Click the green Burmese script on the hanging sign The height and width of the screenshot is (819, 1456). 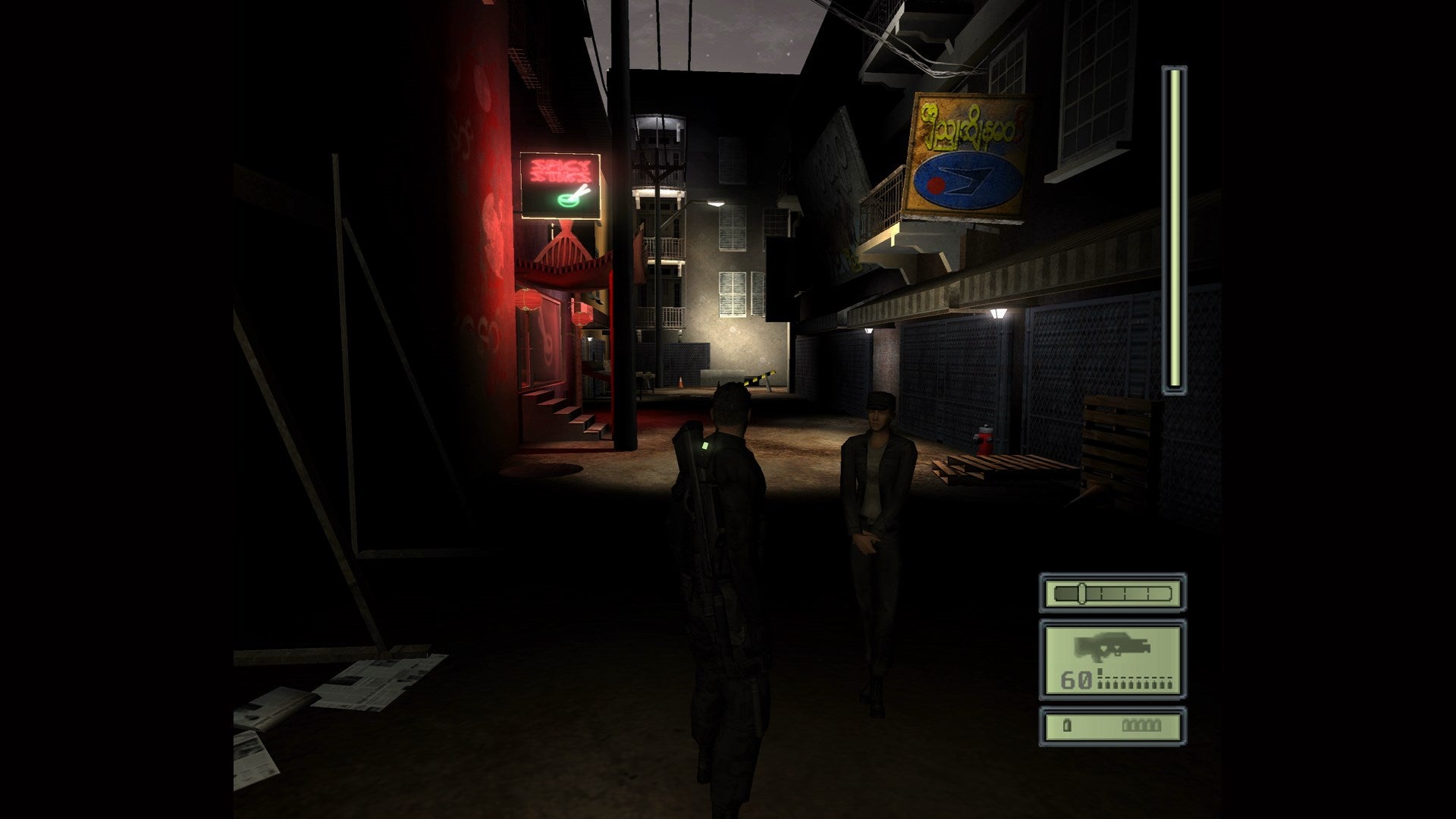point(965,127)
